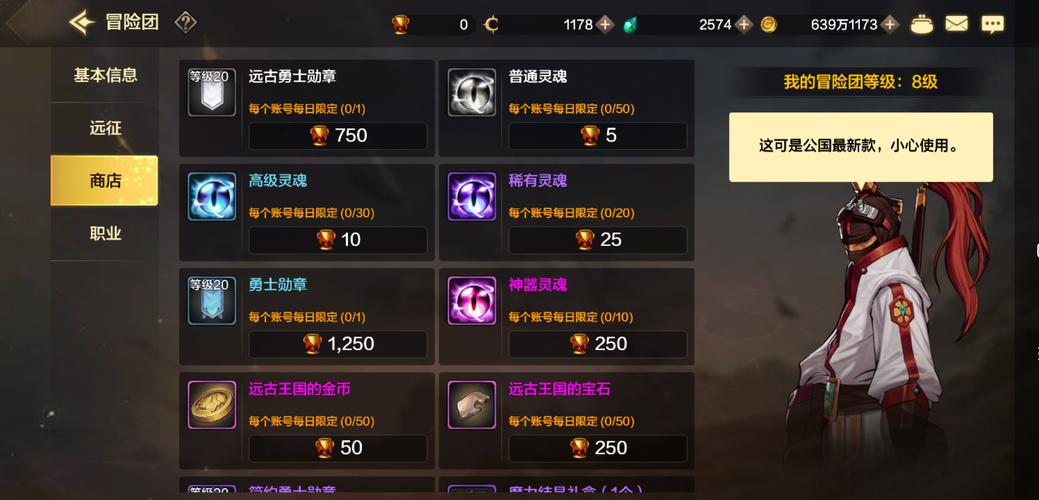Open the chat speech bubble
This screenshot has width=1039, height=500.
[x=992, y=24]
